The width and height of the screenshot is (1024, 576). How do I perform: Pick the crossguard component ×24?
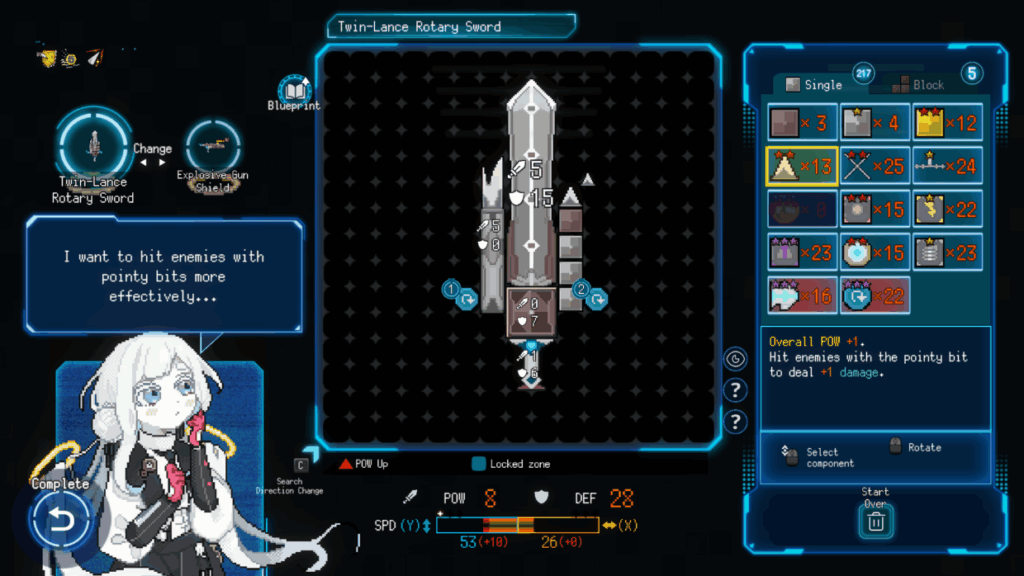click(947, 166)
